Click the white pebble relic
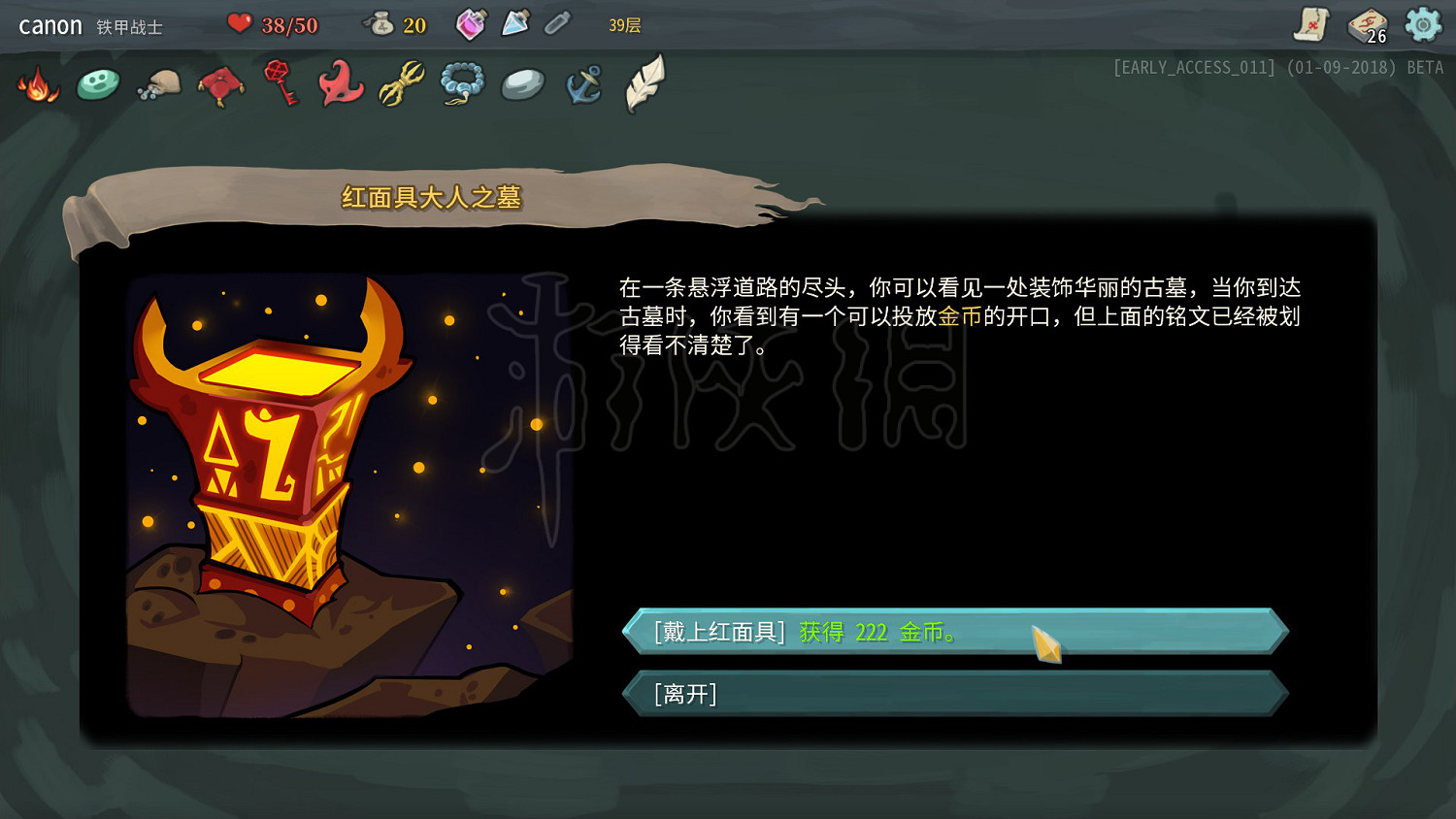 (522, 84)
